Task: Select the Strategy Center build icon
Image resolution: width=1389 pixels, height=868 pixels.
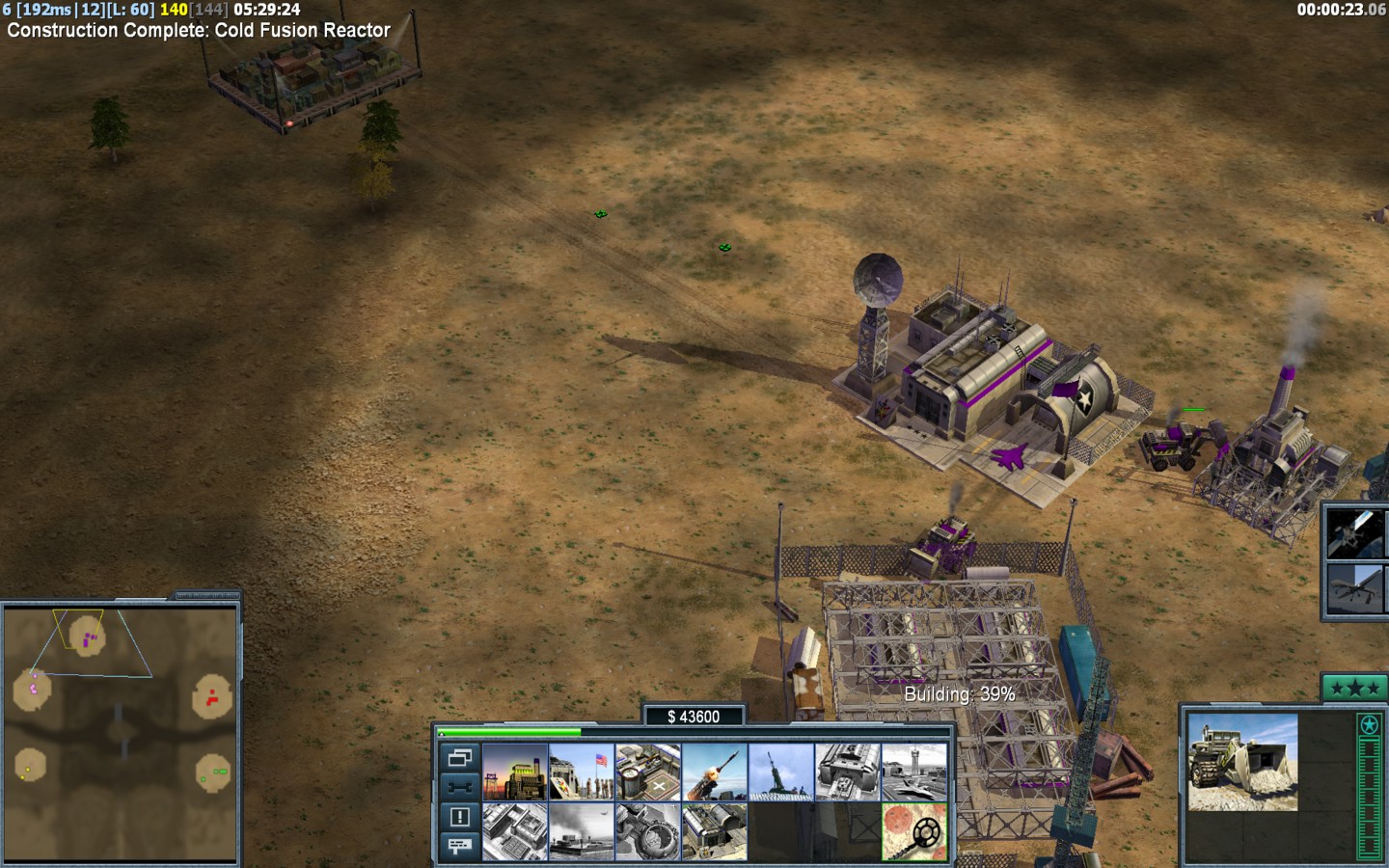Action: [x=515, y=831]
